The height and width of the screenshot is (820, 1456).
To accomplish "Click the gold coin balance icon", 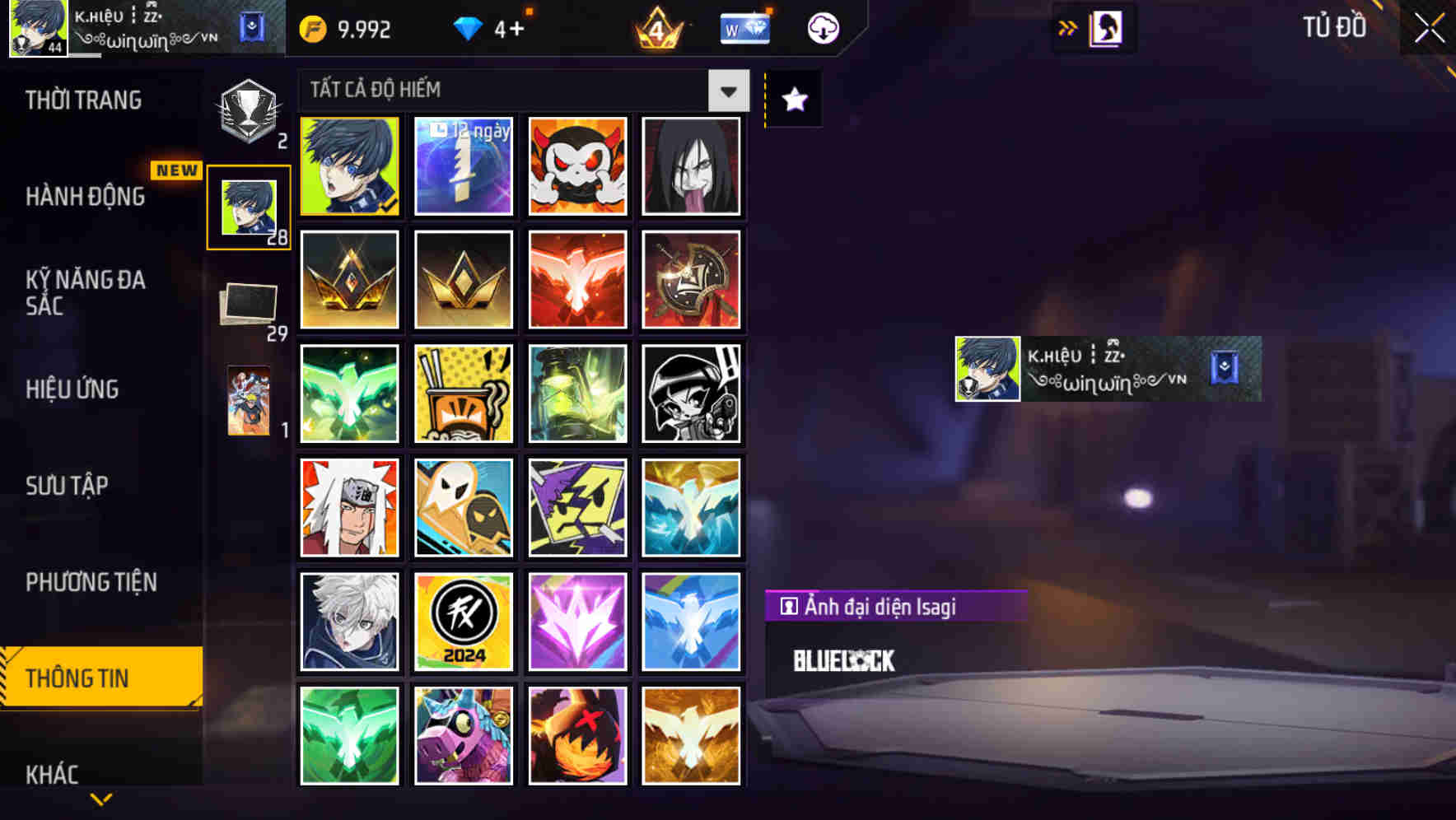I will 310,27.
